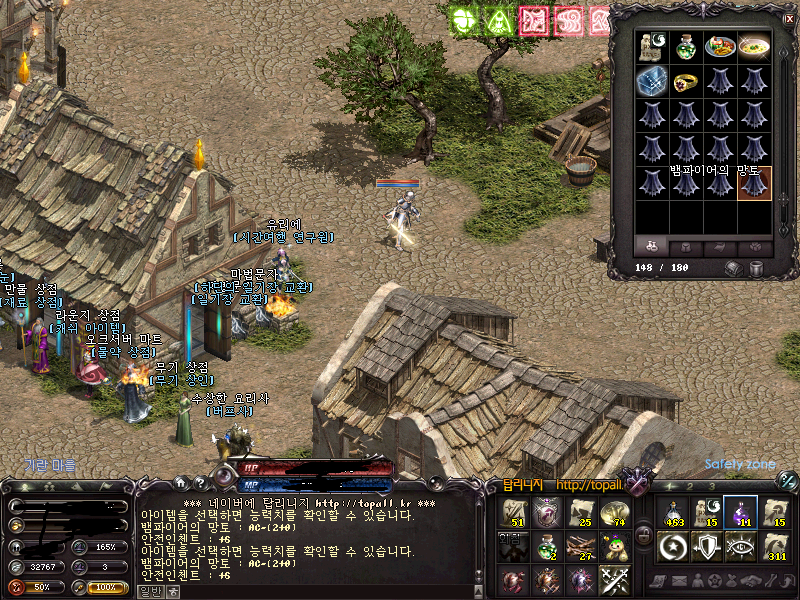The width and height of the screenshot is (800, 600).
Task: Close the inventory window
Action: (787, 18)
